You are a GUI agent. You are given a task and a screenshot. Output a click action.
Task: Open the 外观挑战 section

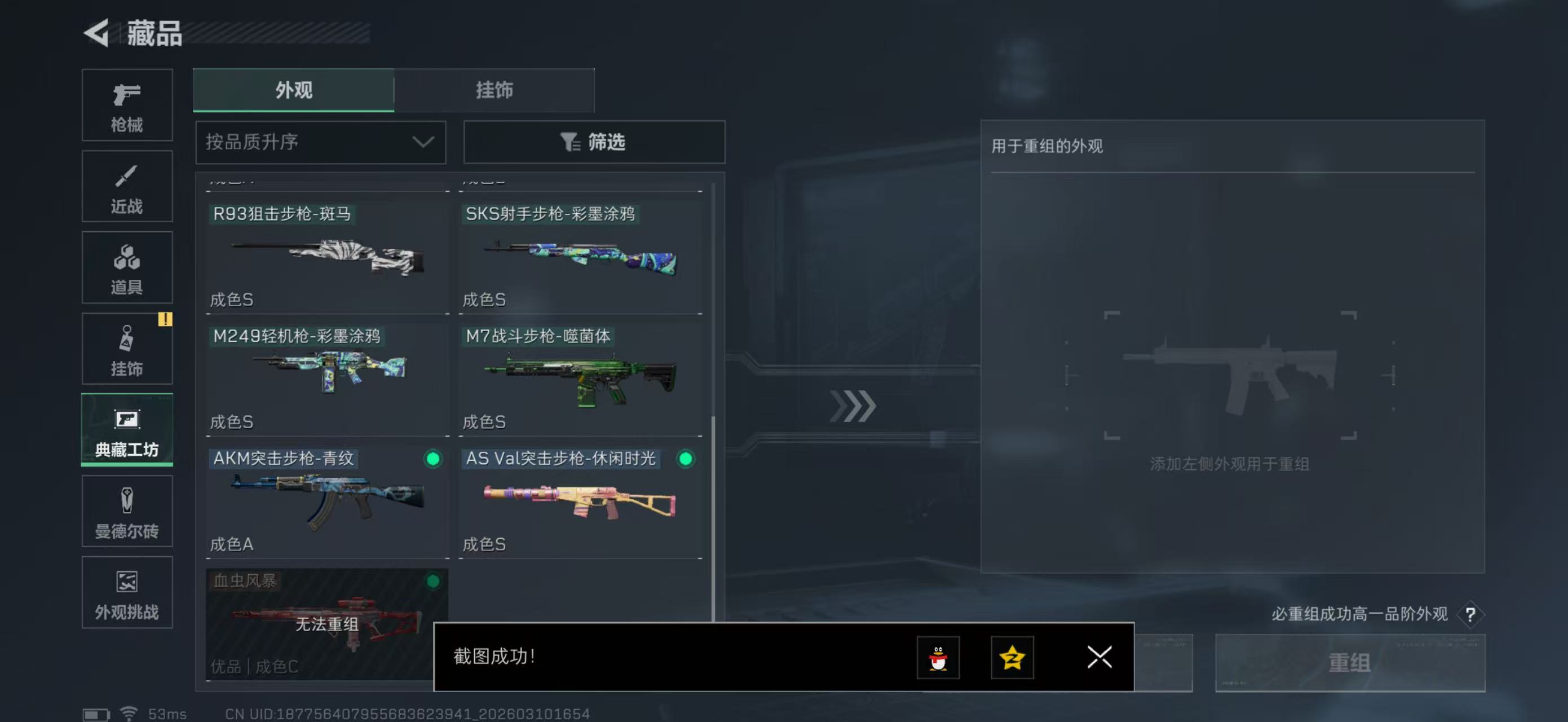[127, 593]
